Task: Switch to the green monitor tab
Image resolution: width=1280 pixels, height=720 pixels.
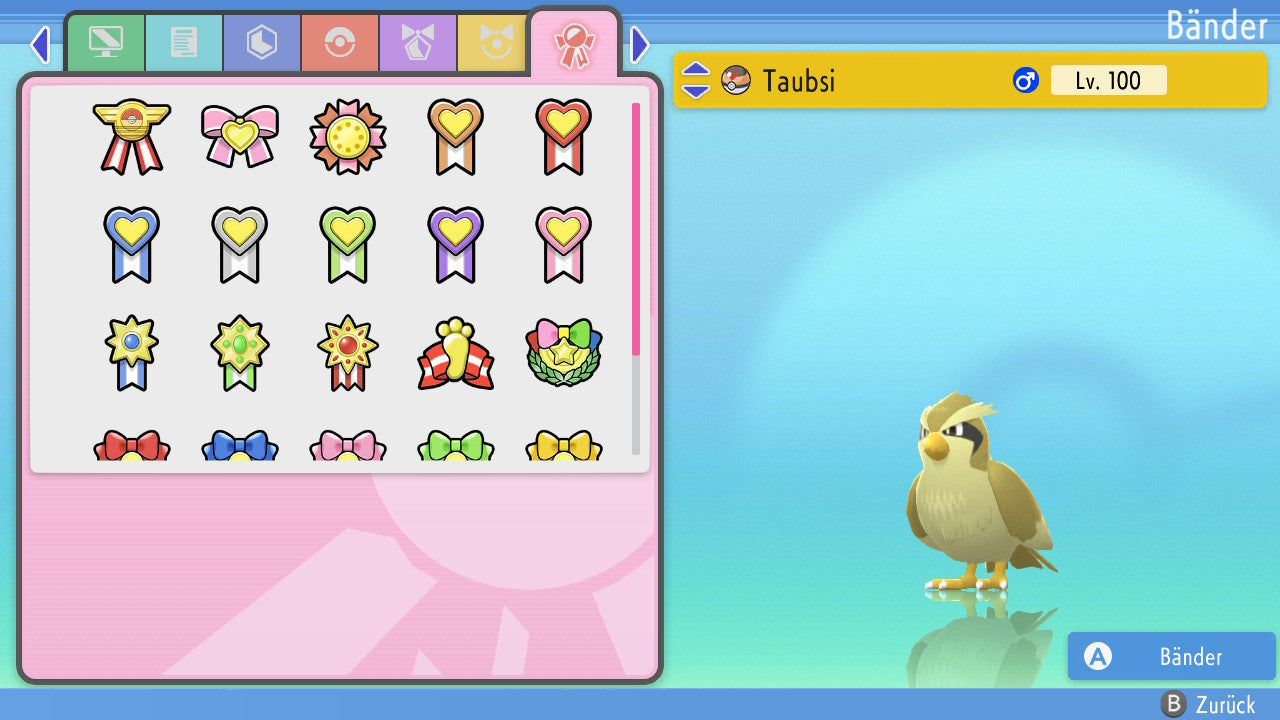Action: tap(106, 43)
